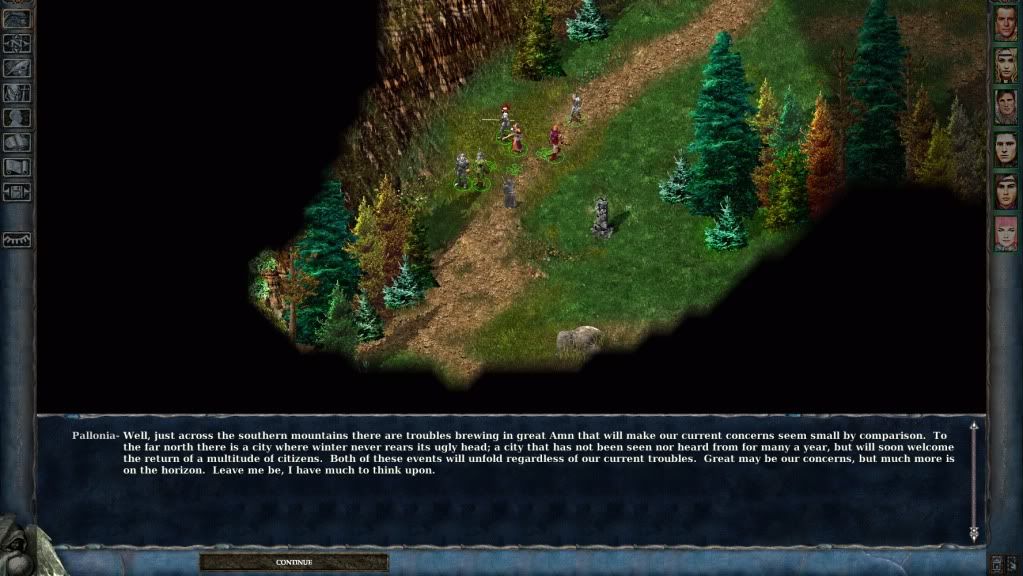Continue the dialogue with Pallonia
The width and height of the screenshot is (1023, 576).
point(294,562)
